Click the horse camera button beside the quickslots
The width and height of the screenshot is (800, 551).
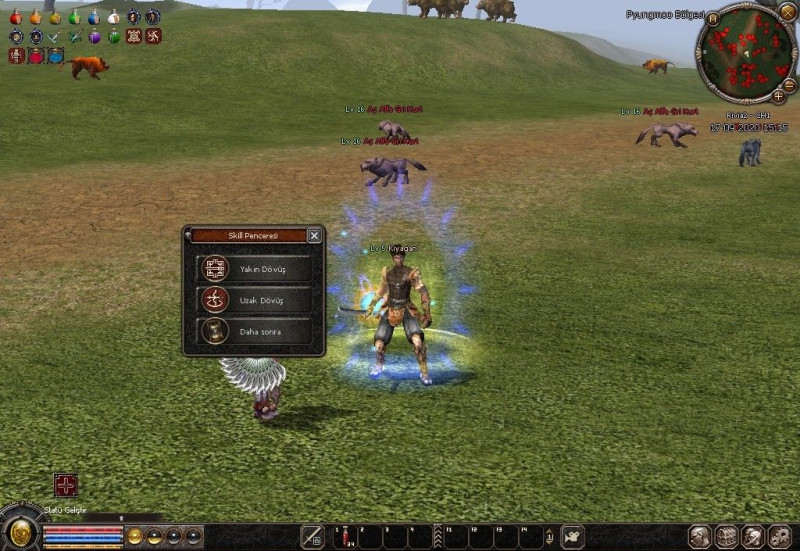pos(573,536)
